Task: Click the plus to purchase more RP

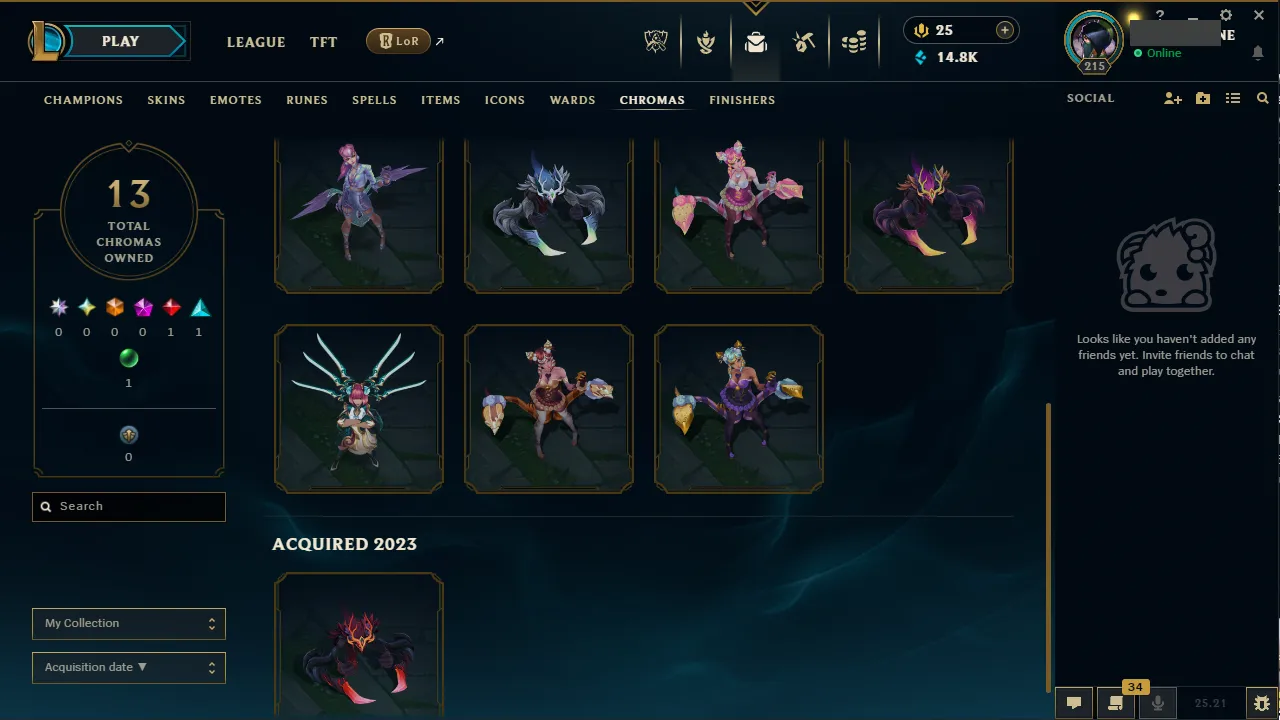Action: coord(1004,30)
